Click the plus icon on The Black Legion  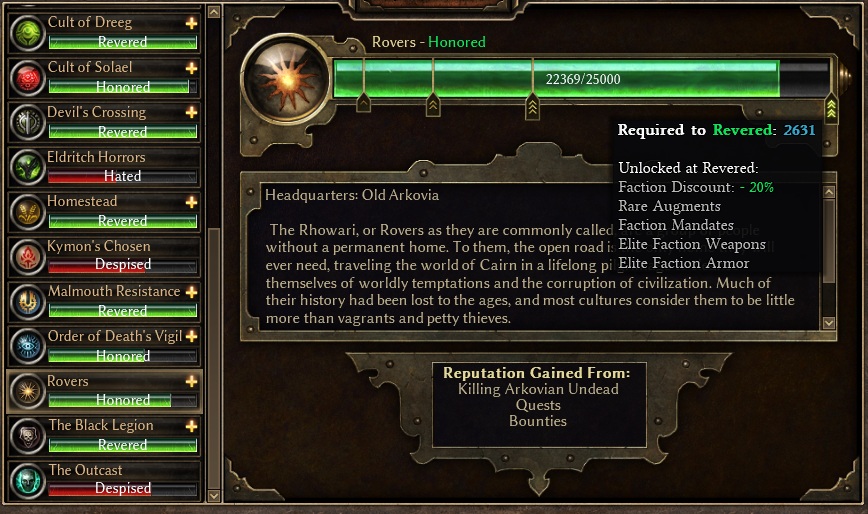[191, 426]
